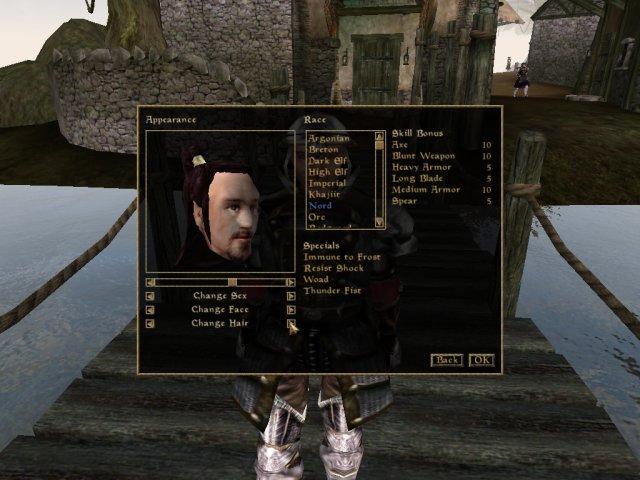Cycle to previous face with left arrow
The height and width of the screenshot is (480, 640).
[150, 310]
